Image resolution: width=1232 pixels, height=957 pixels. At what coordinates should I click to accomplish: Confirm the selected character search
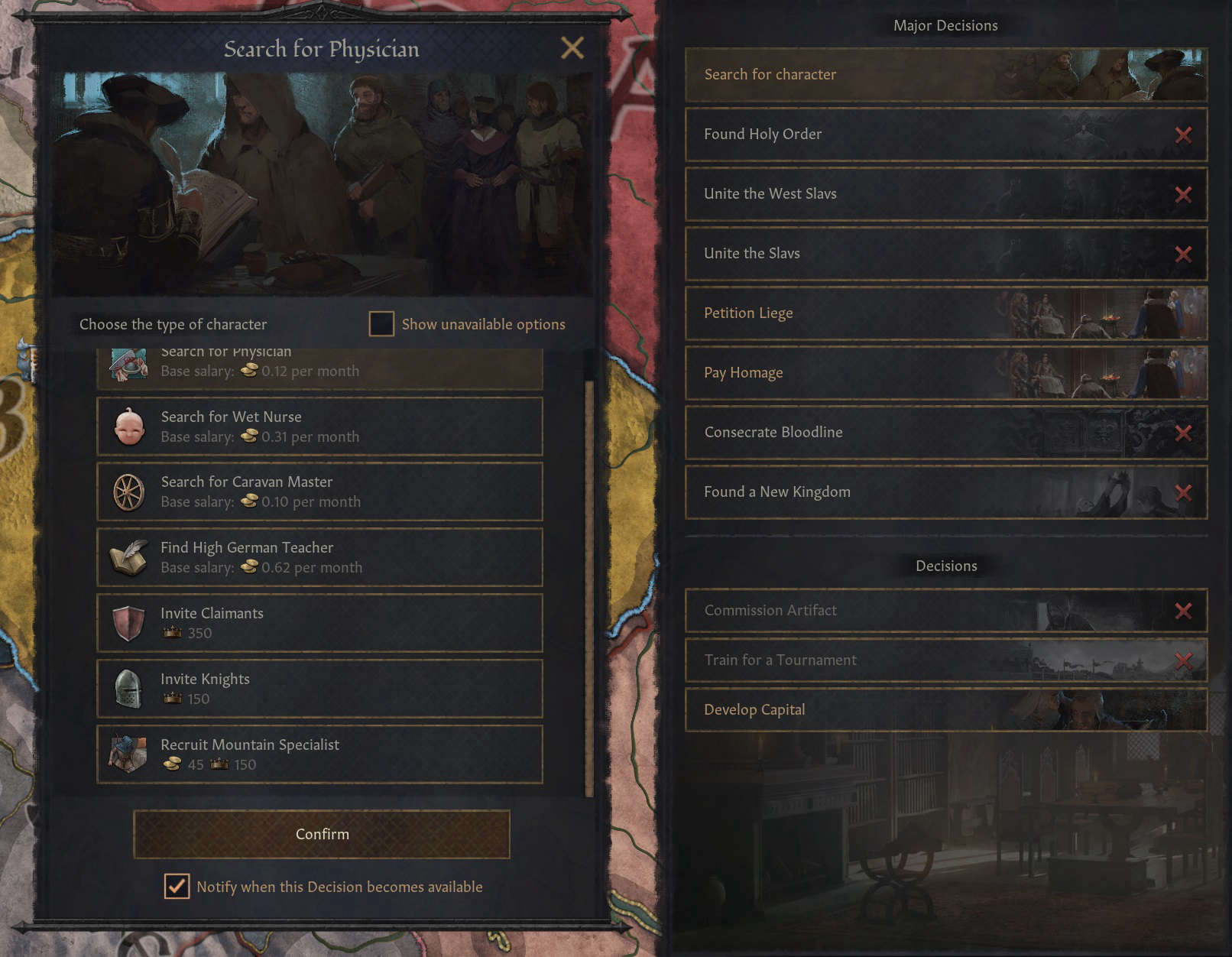pyautogui.click(x=322, y=834)
